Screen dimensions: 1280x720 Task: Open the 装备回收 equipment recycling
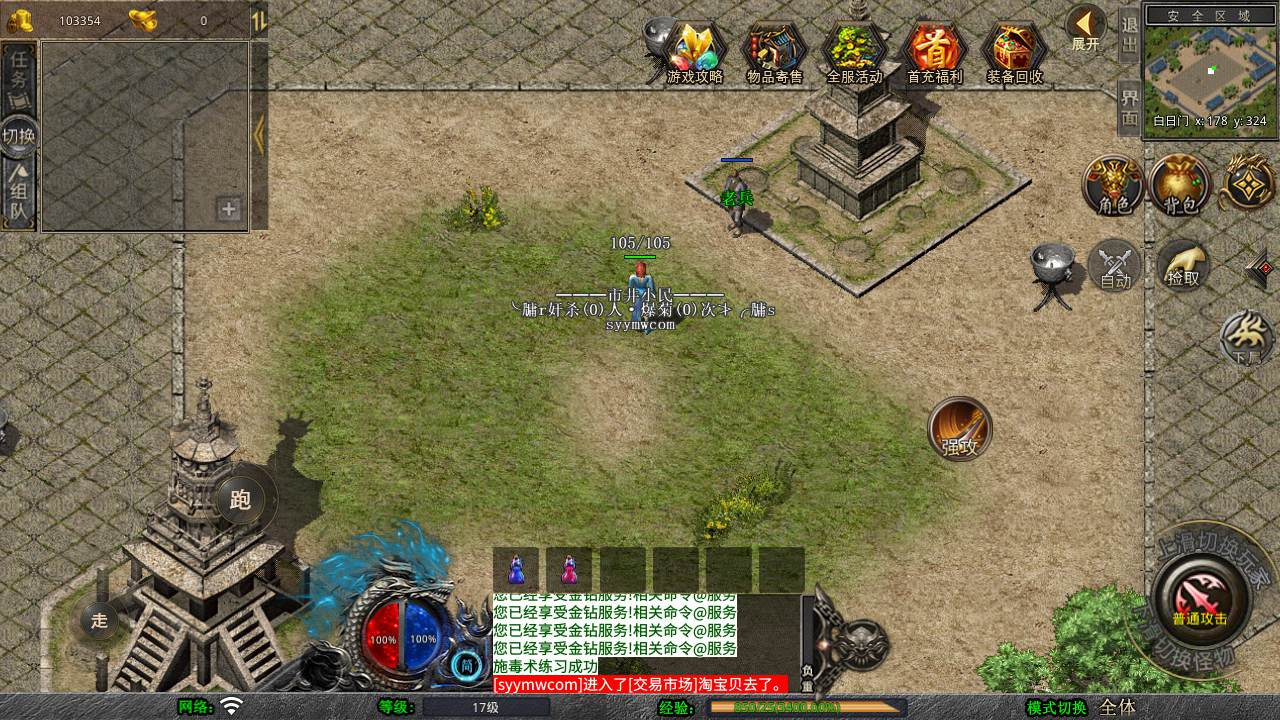(x=1014, y=51)
